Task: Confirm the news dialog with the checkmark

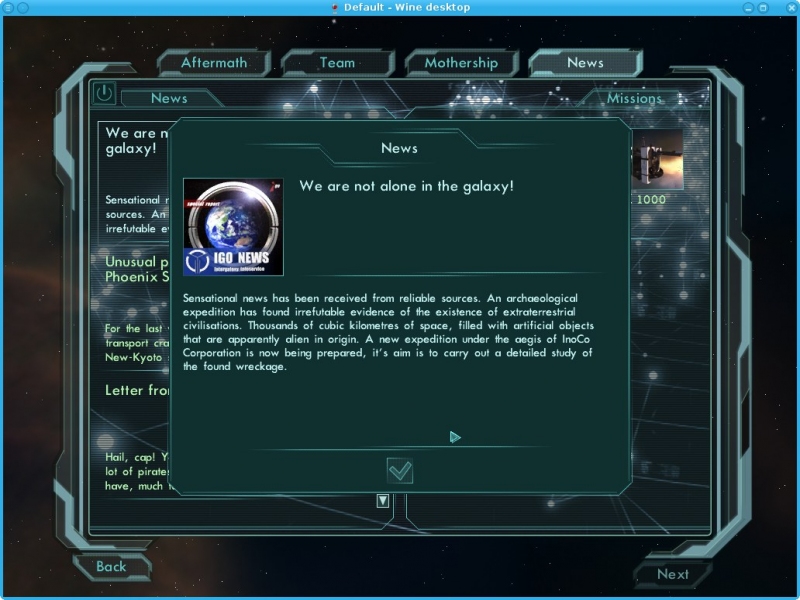Action: [400, 470]
